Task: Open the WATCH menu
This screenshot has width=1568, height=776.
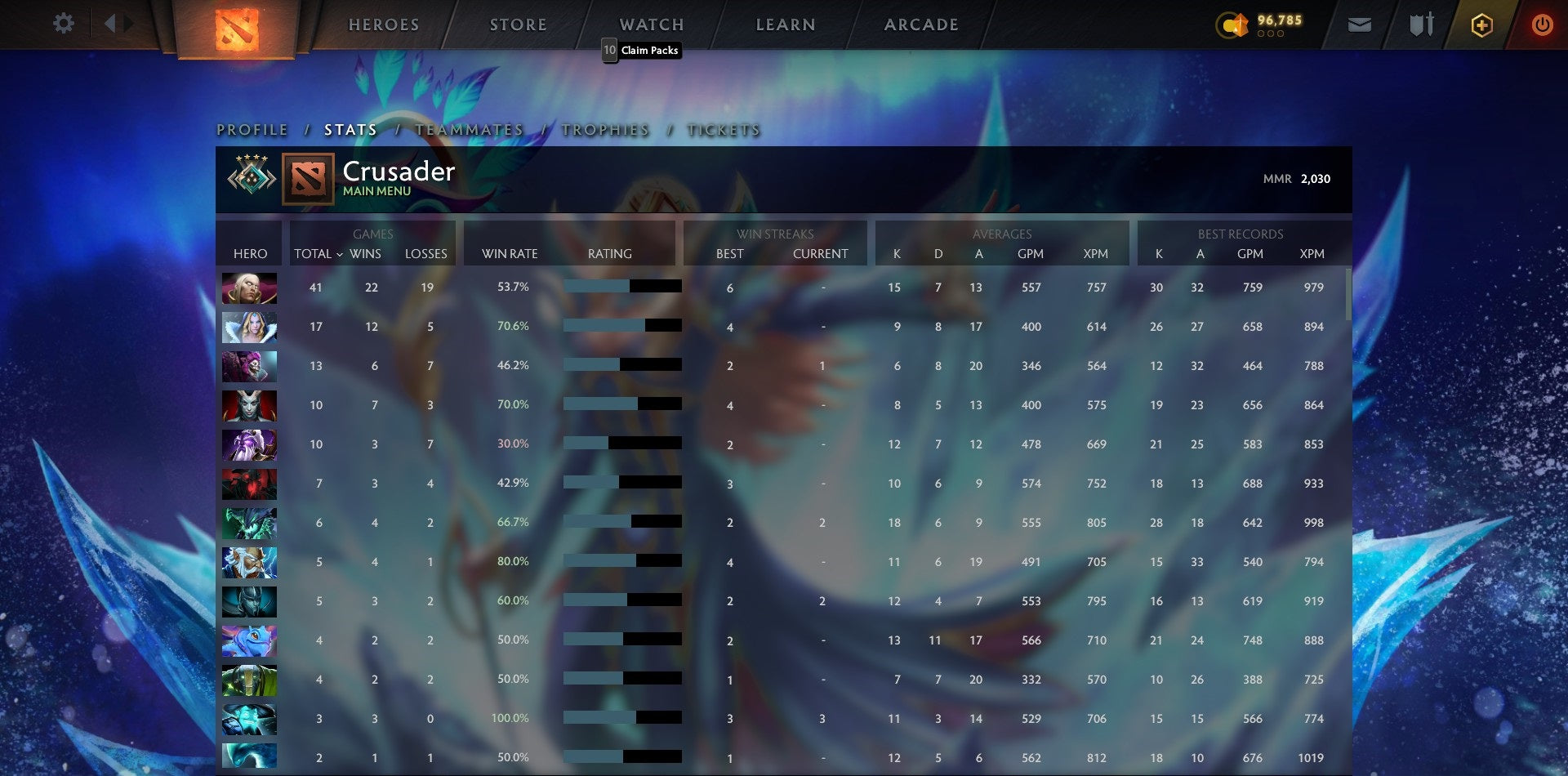Action: [x=651, y=24]
